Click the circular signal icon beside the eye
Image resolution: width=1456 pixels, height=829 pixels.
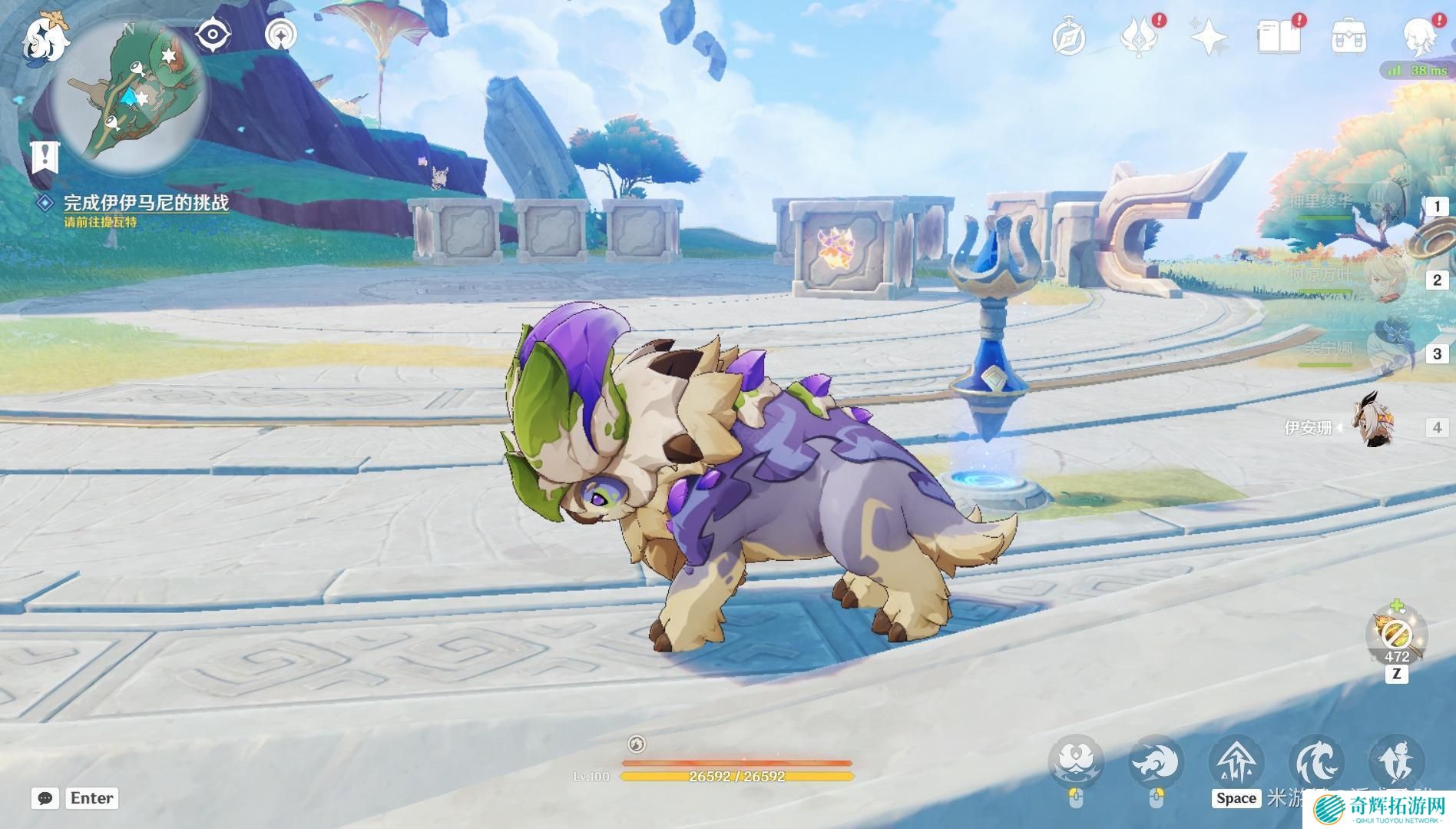[281, 35]
